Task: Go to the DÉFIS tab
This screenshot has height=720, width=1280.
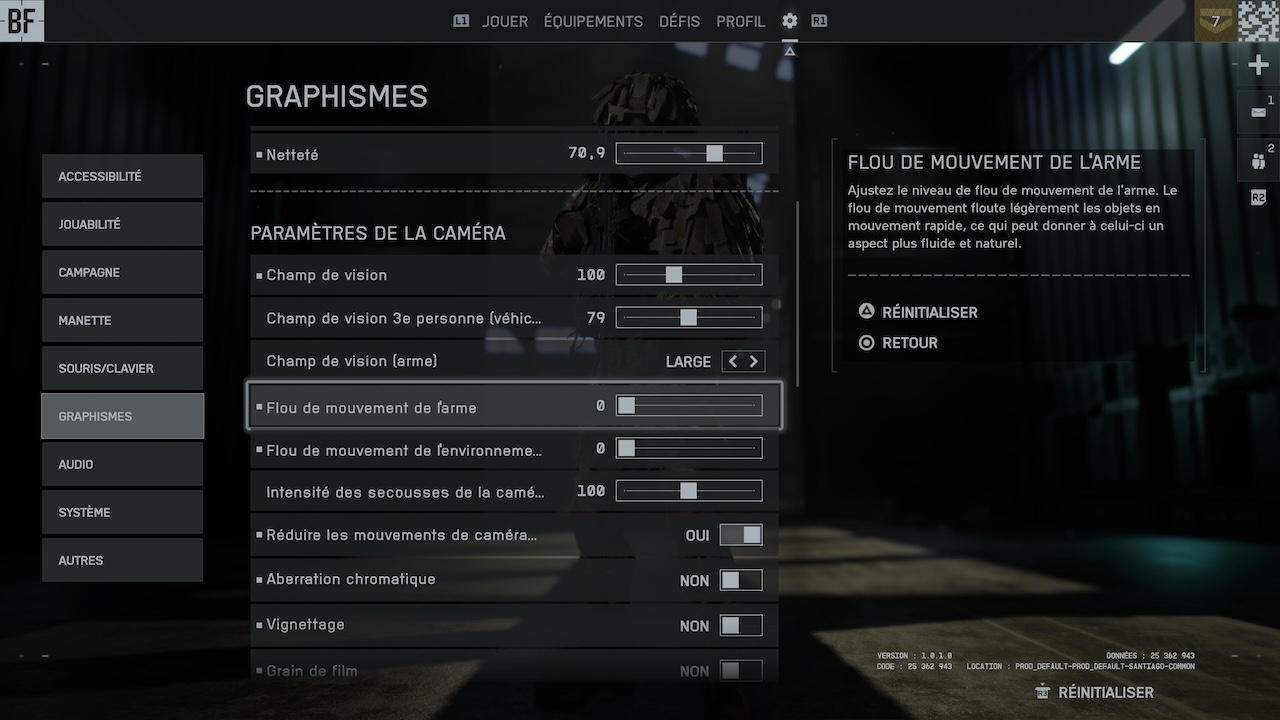Action: click(679, 21)
